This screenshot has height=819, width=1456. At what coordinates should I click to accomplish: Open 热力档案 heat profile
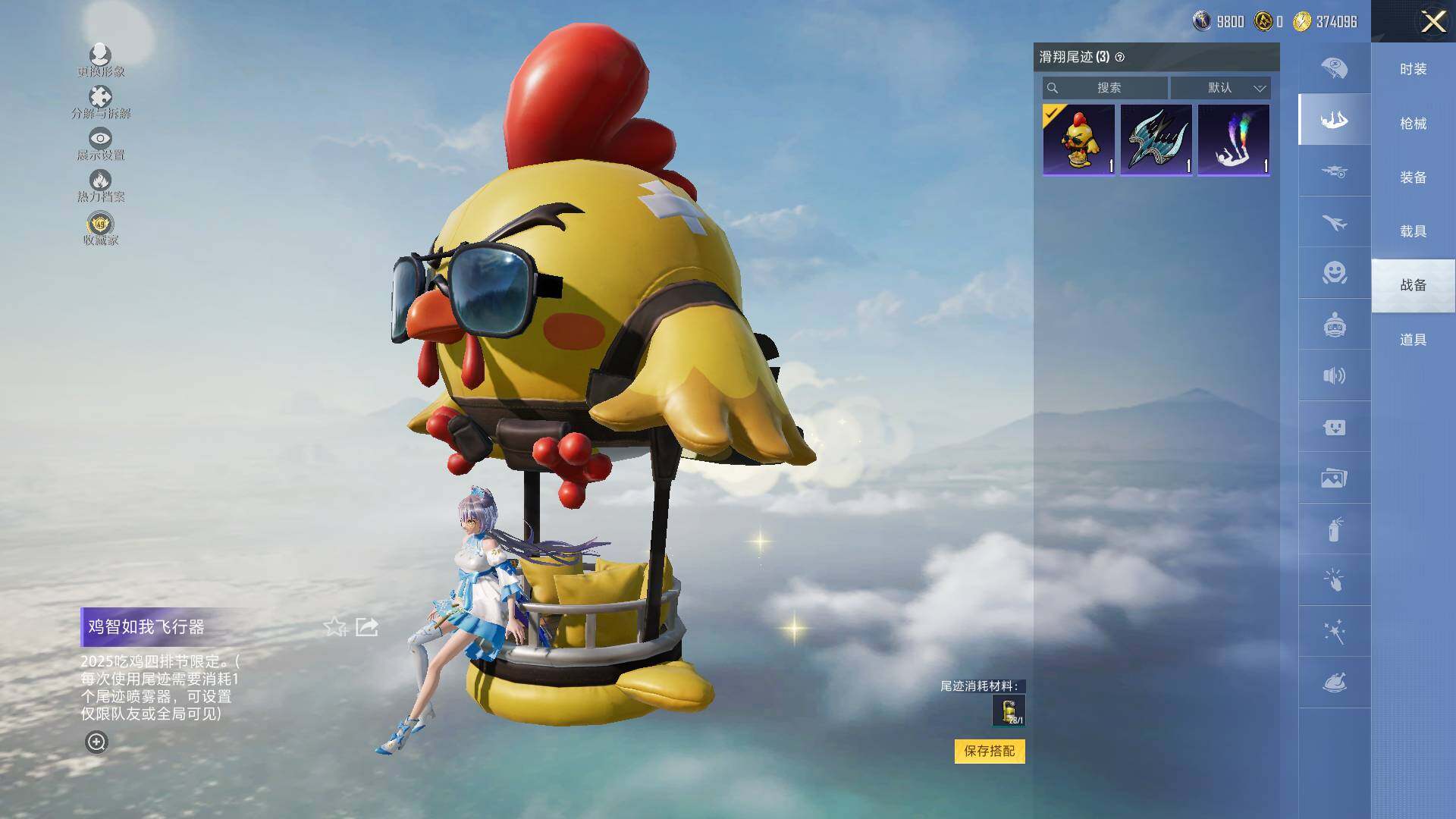[100, 185]
